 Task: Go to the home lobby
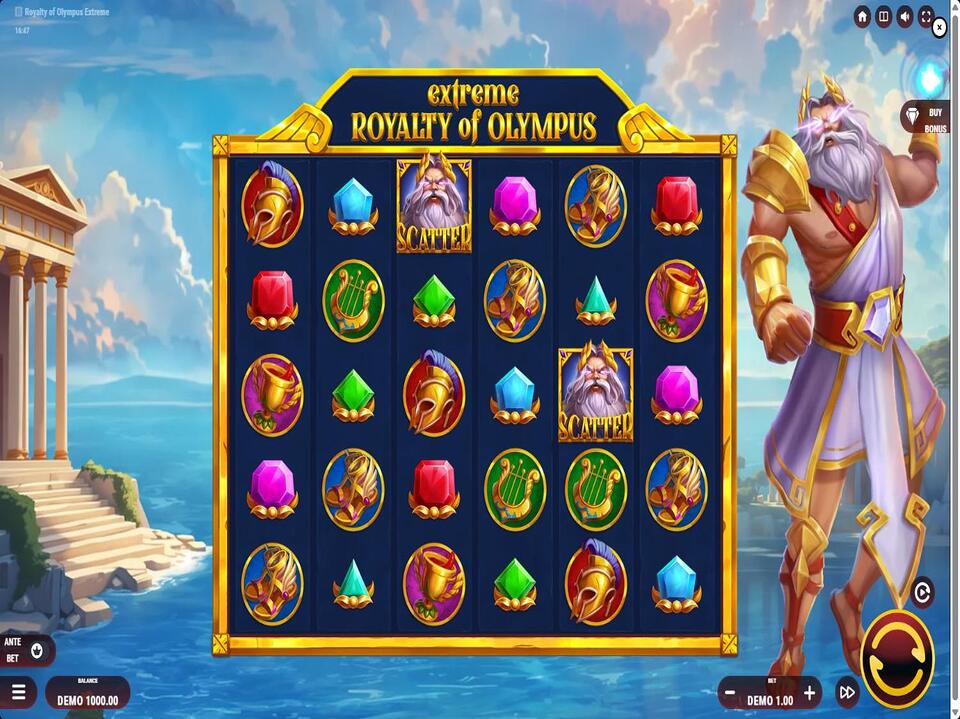(862, 17)
